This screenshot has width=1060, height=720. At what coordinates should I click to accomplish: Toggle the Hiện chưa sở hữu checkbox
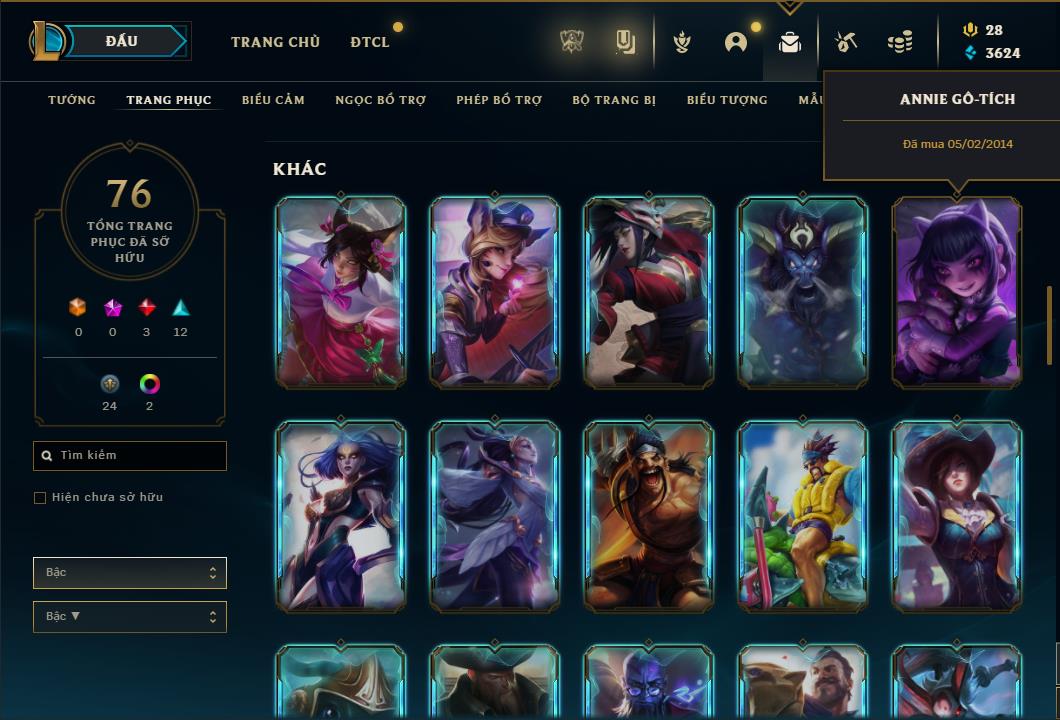point(40,498)
